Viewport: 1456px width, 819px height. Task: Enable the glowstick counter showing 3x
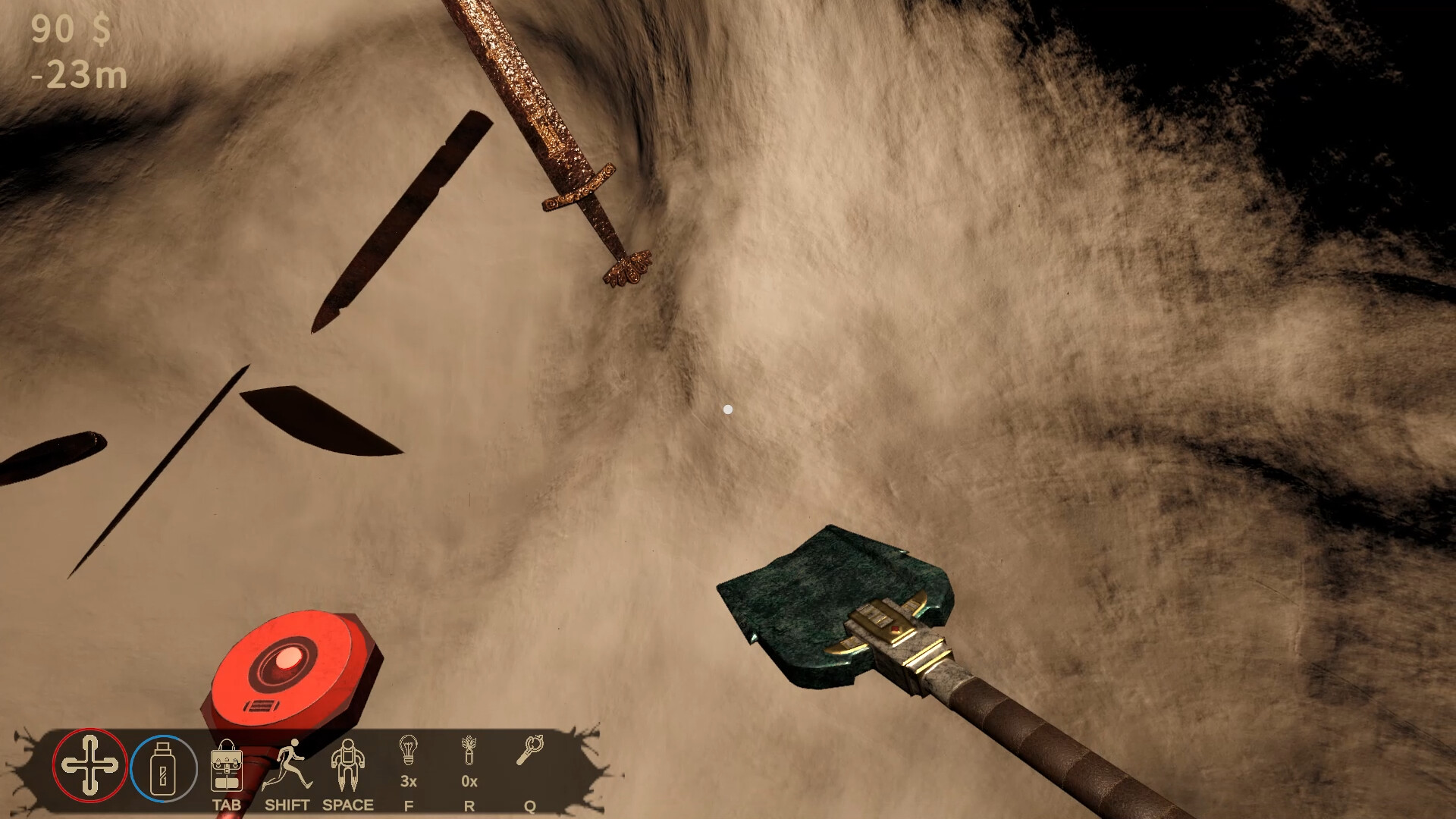tap(409, 781)
